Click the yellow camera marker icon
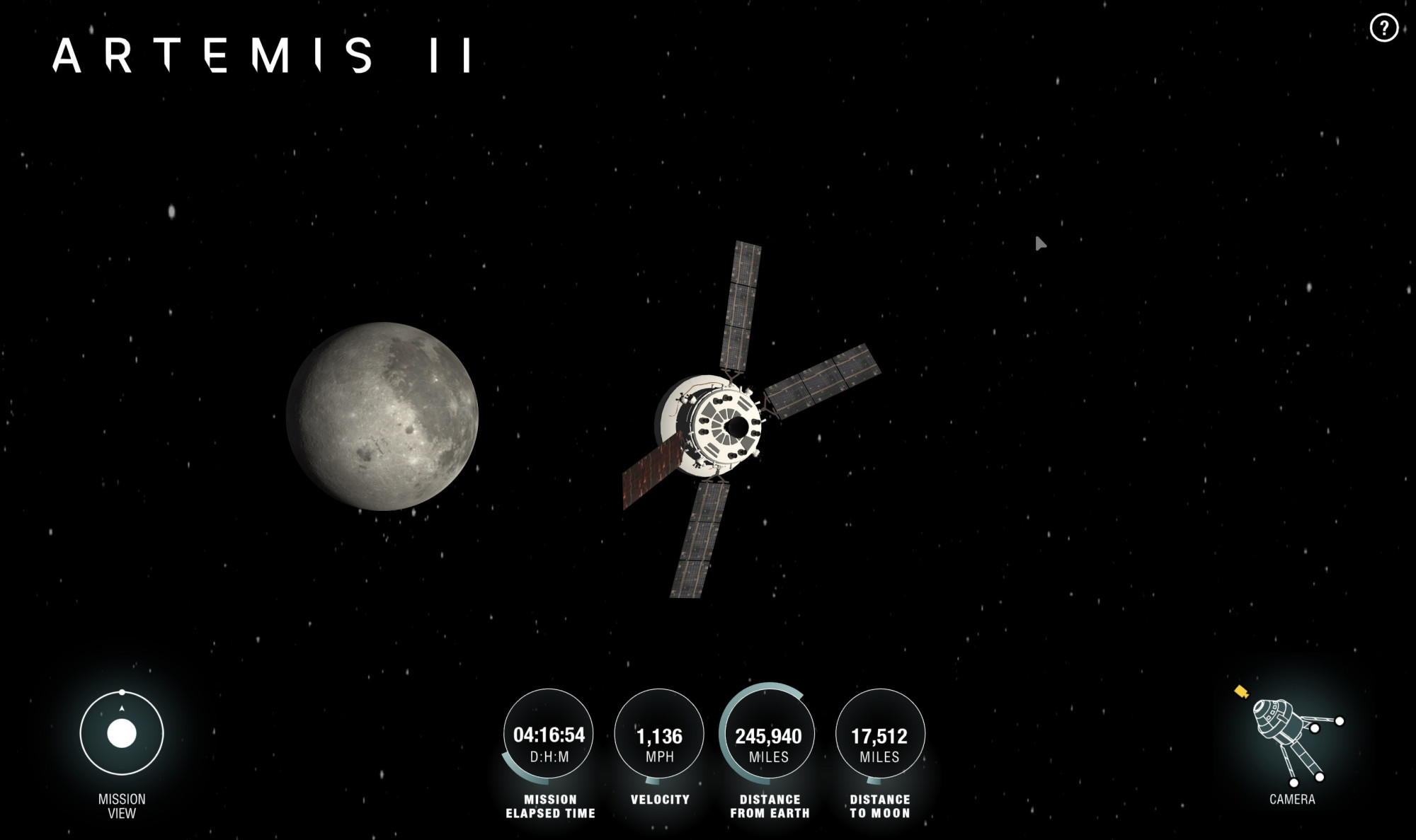1416x840 pixels. click(1241, 691)
